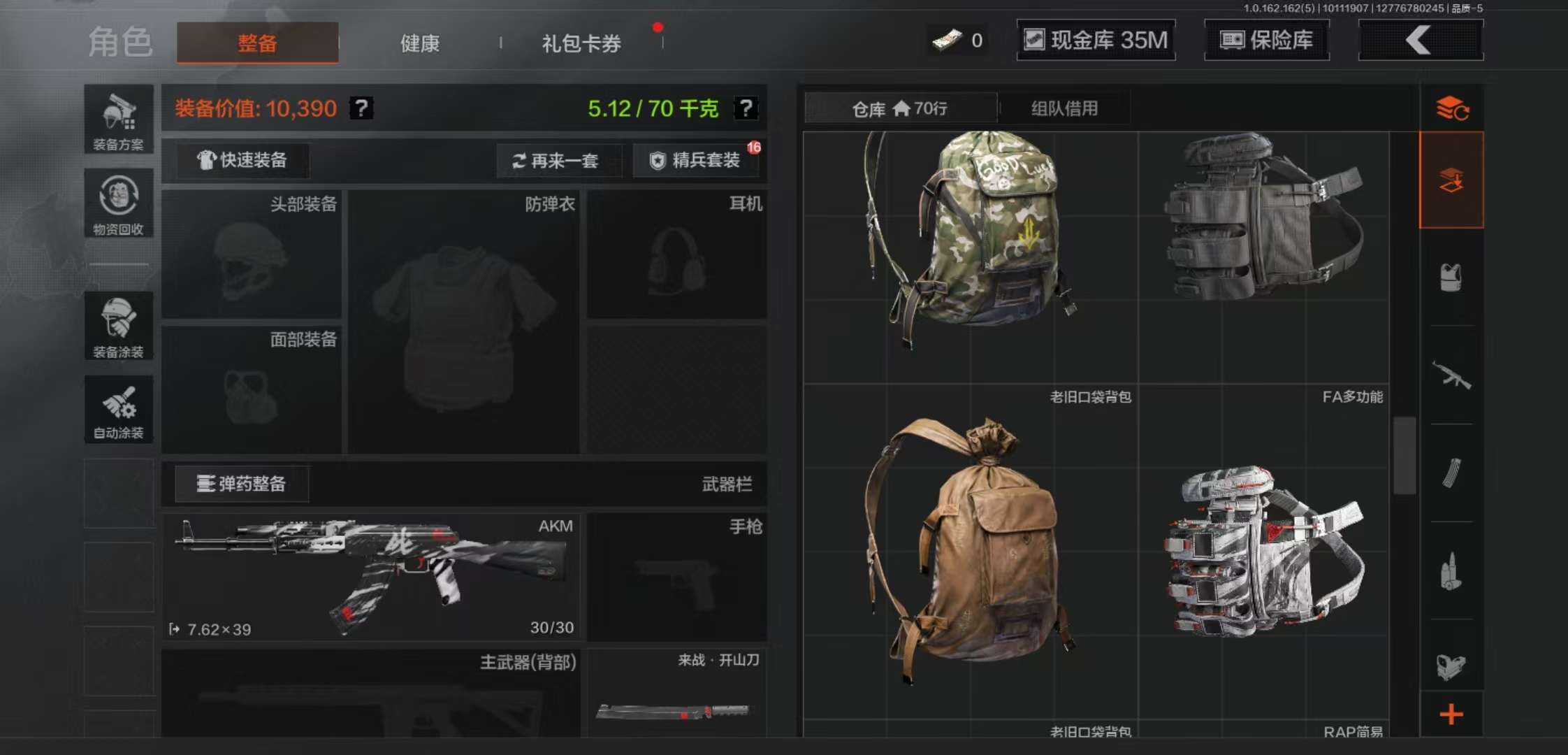The height and width of the screenshot is (755, 1568).
Task: Open 弹药整备 ammo setup
Action: (242, 484)
